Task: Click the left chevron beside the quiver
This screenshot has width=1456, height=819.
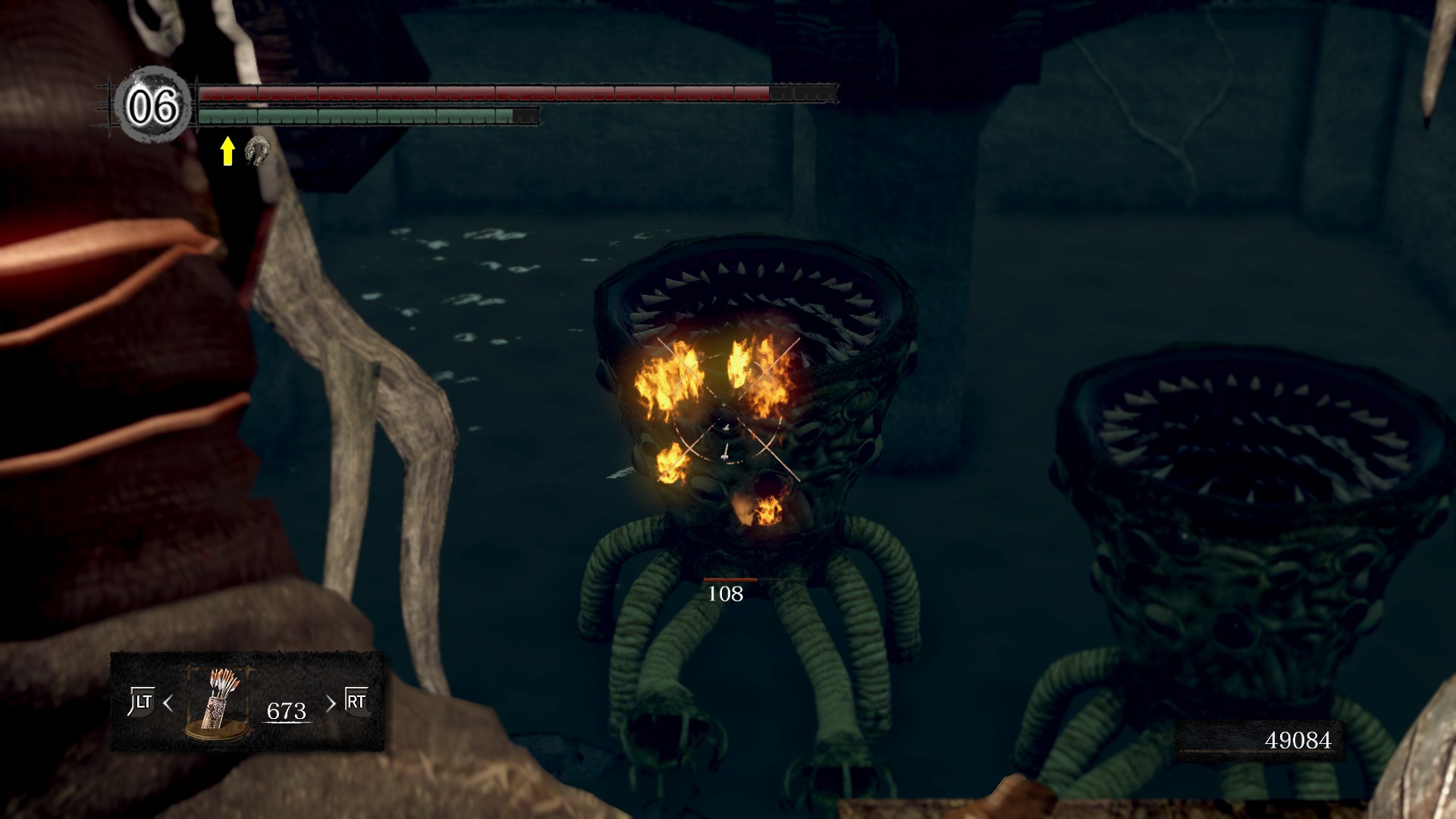Action: tap(168, 704)
